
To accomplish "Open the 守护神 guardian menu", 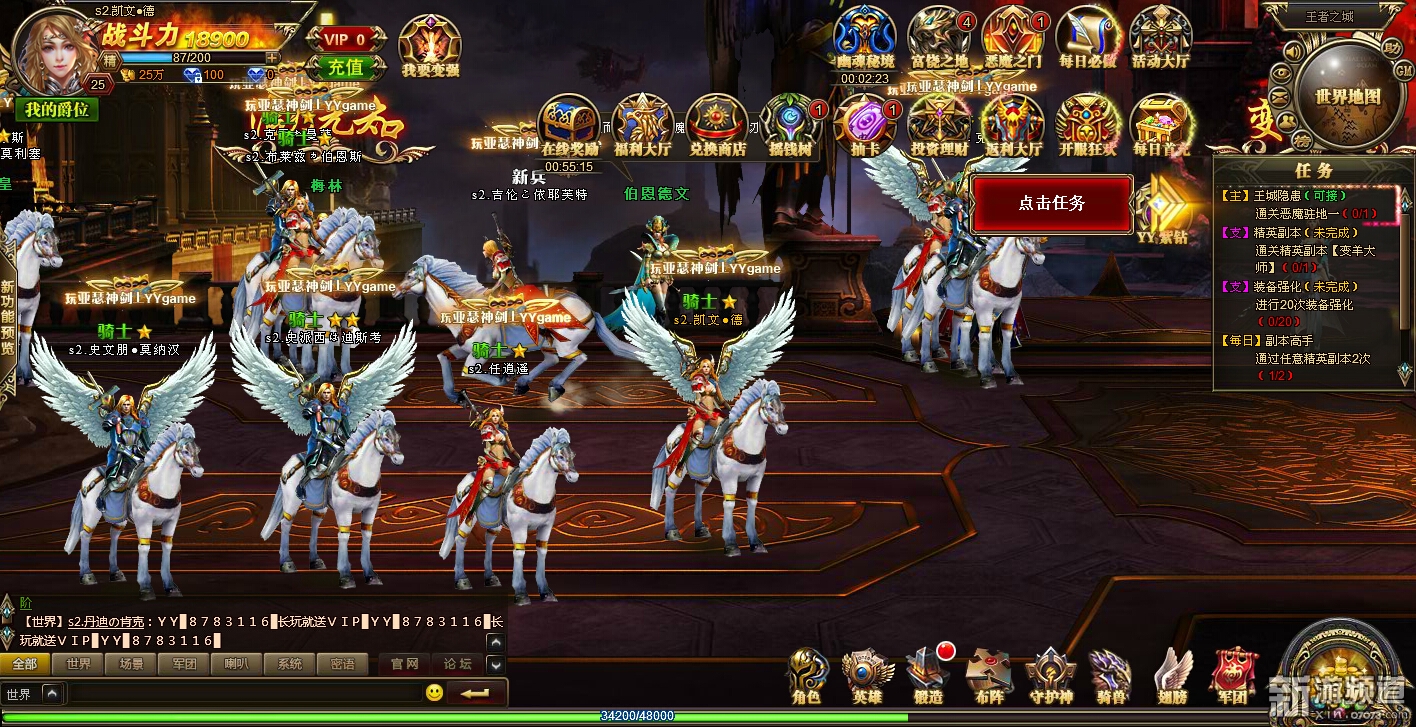I will (1050, 675).
